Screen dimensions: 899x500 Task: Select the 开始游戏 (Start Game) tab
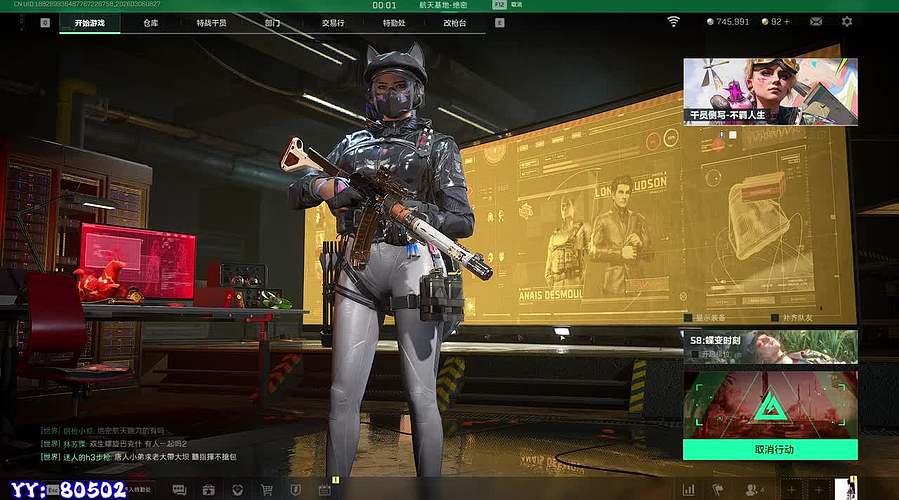point(89,21)
